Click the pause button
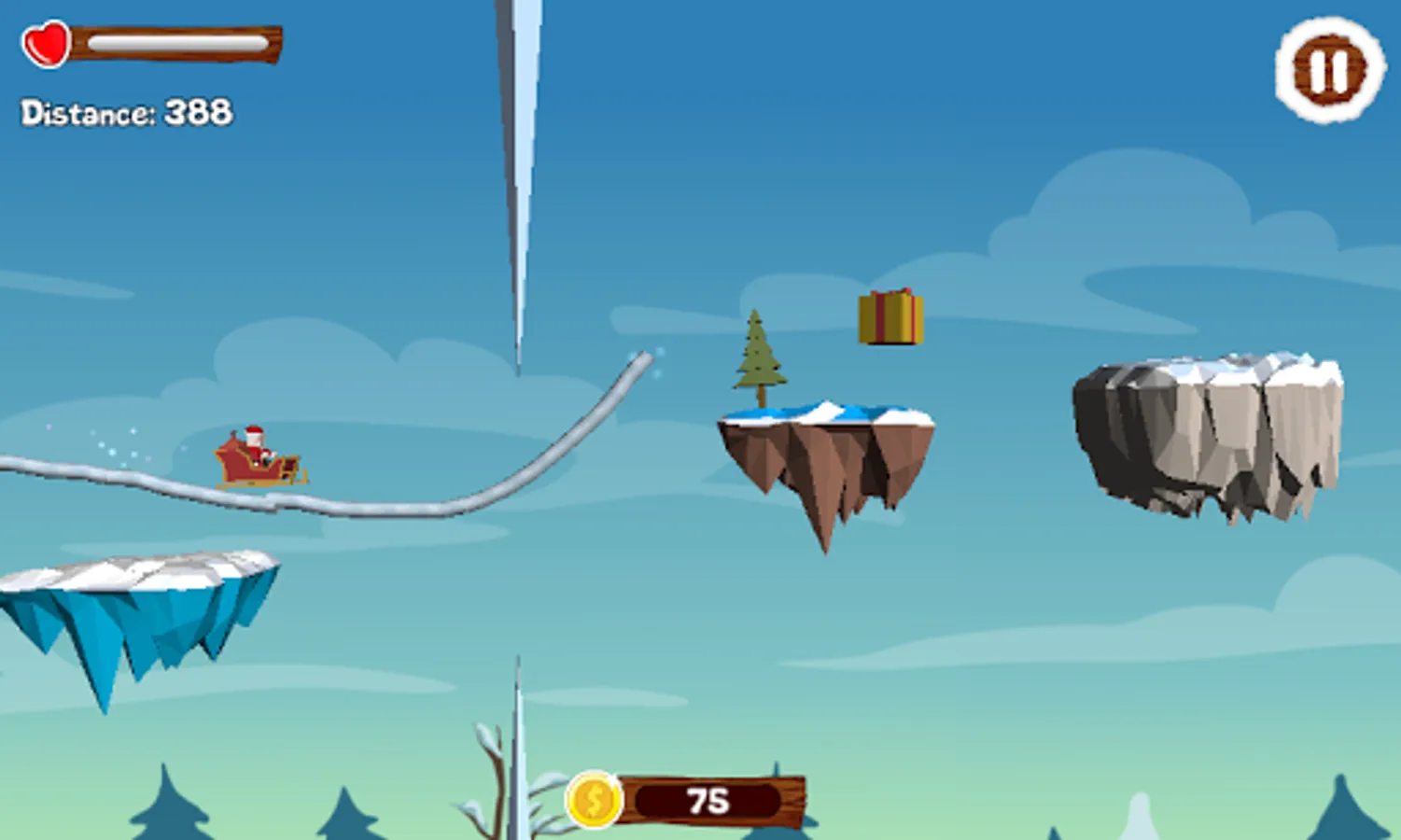The image size is (1401, 840). pos(1326,65)
